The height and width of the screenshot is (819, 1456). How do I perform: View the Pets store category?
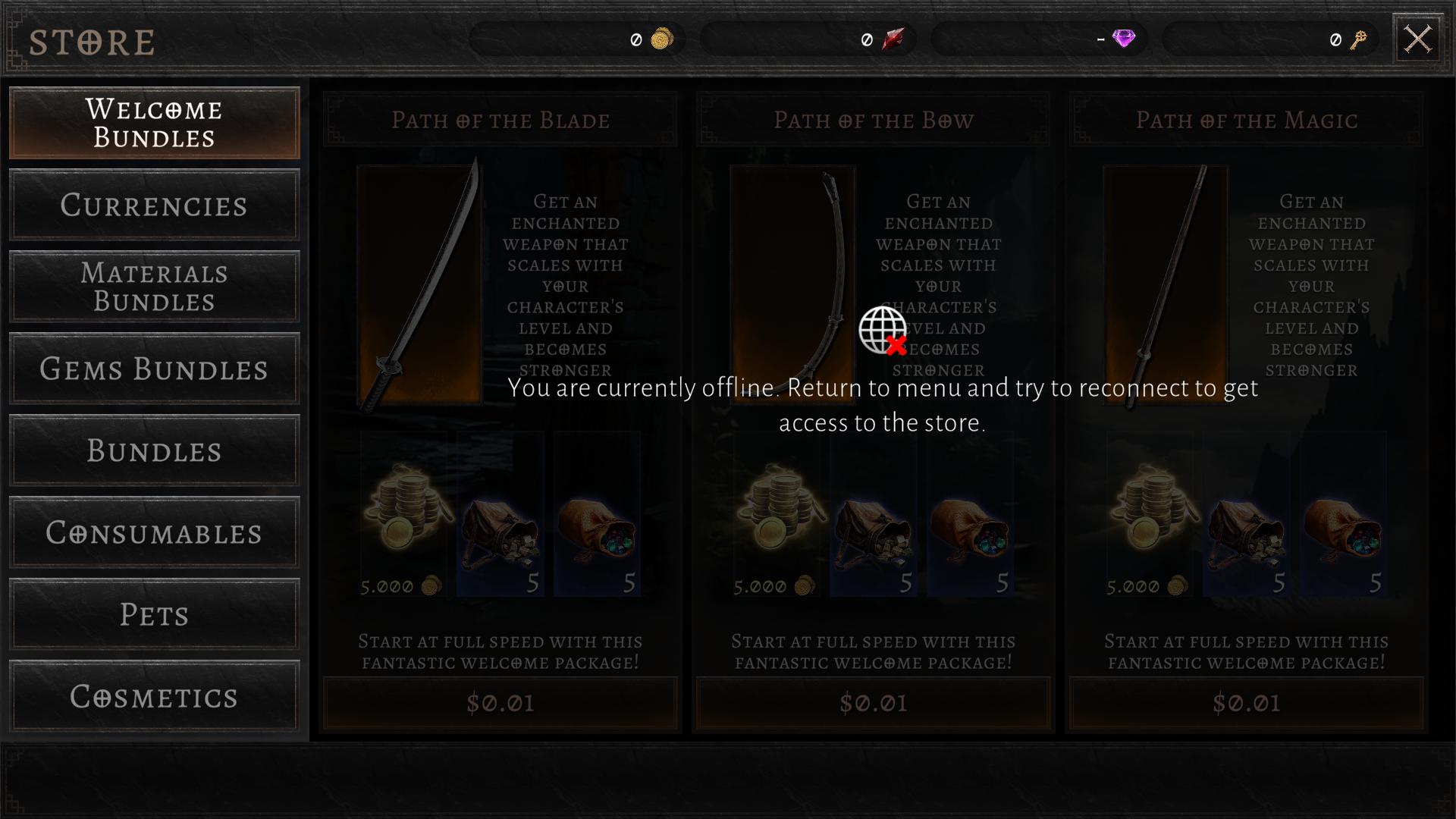(154, 614)
